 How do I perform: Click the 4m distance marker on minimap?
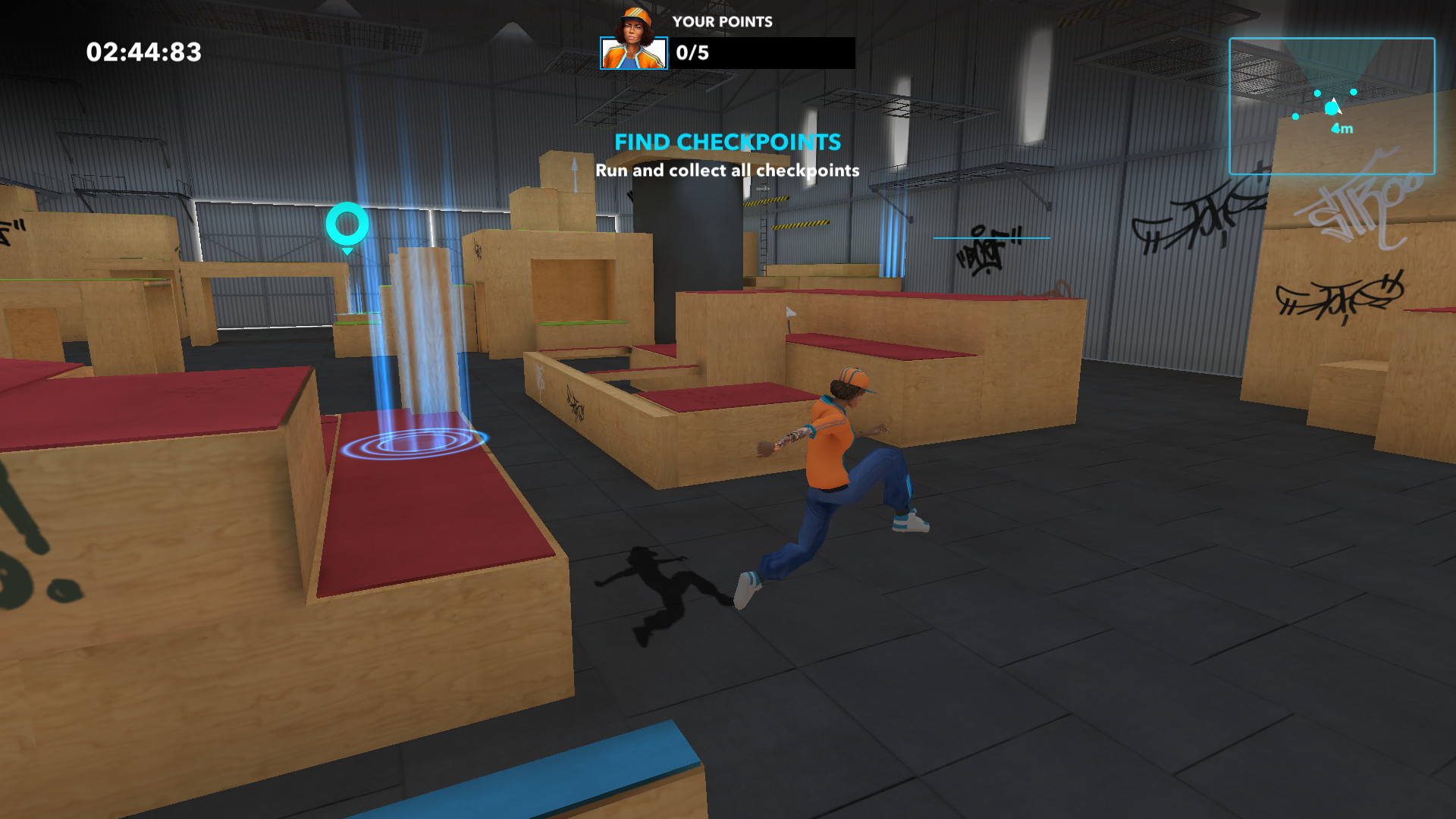1340,129
